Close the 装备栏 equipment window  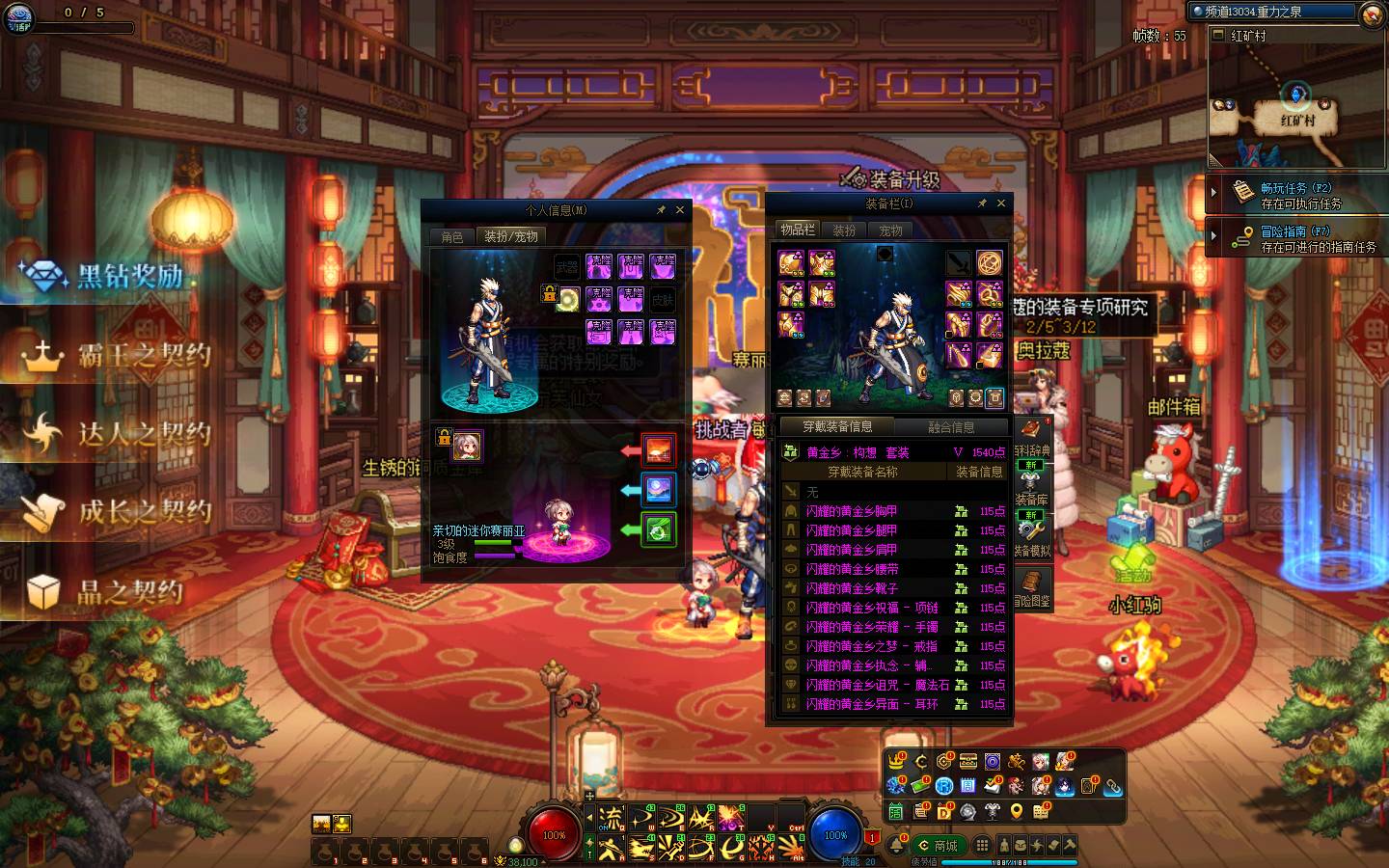pyautogui.click(x=1001, y=203)
